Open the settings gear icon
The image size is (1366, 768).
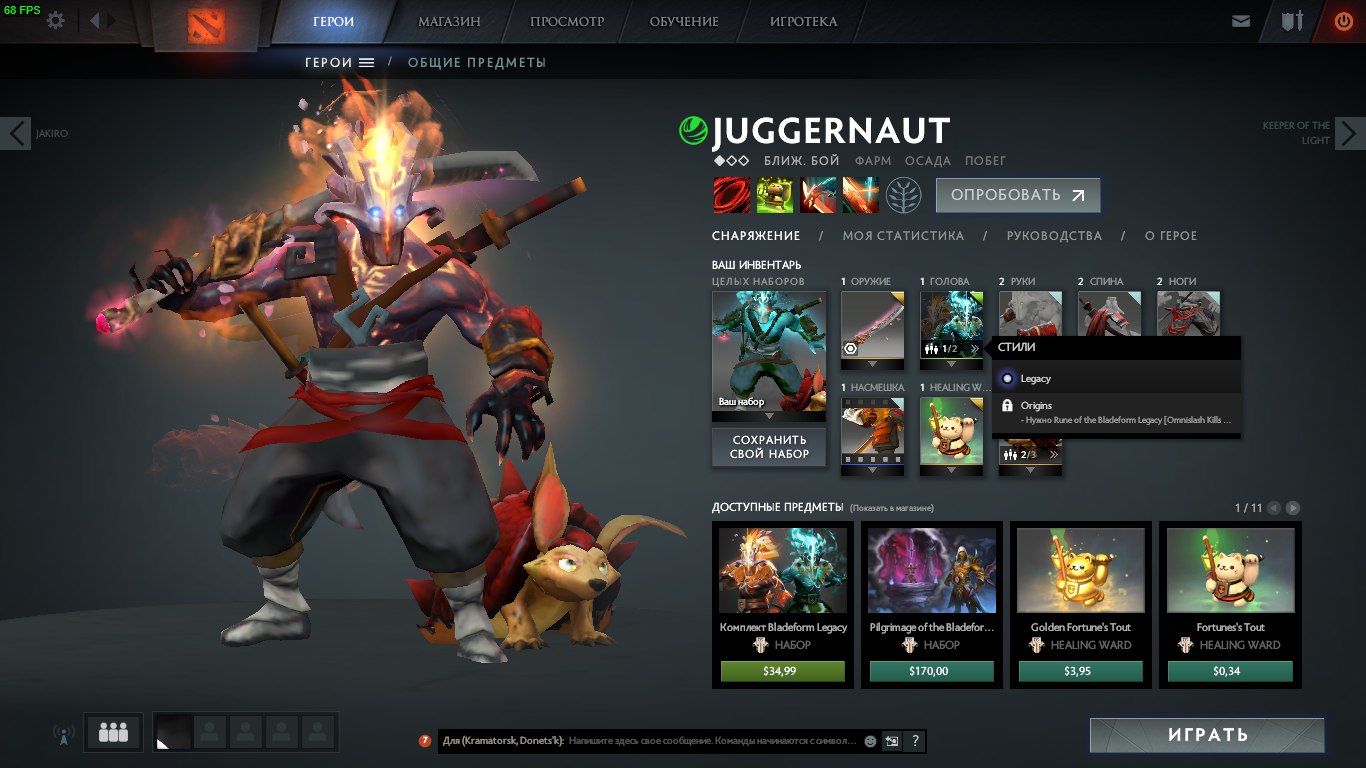(56, 20)
